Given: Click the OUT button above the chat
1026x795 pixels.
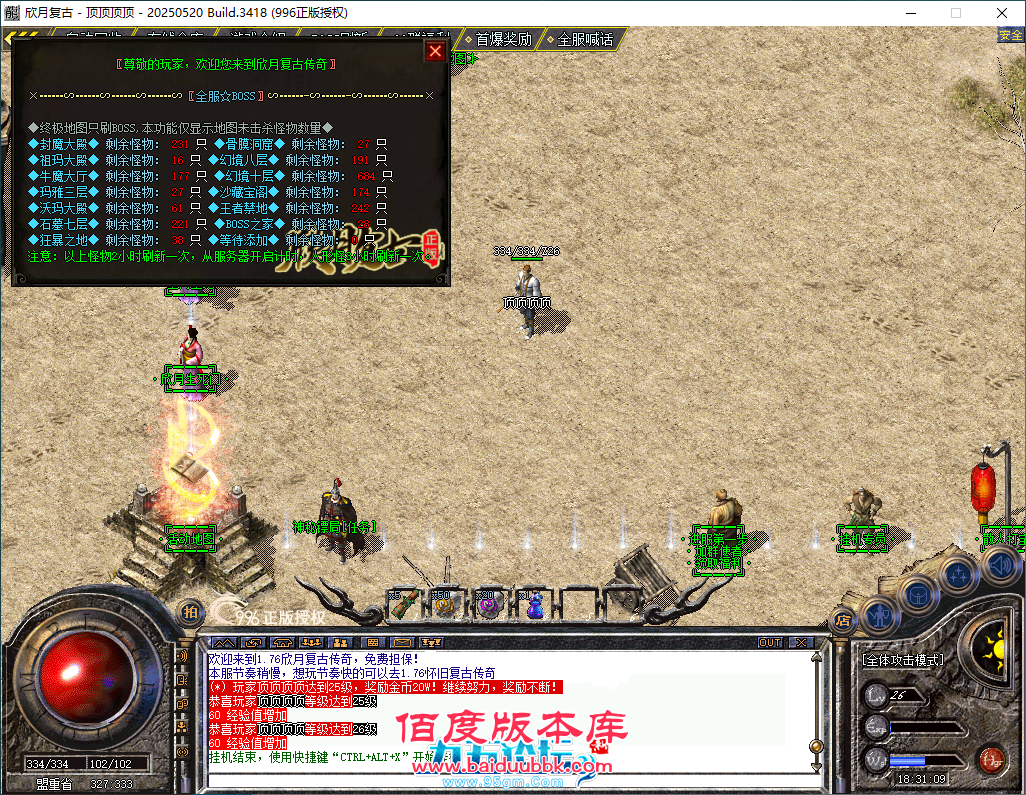Looking at the screenshot, I should click(770, 642).
